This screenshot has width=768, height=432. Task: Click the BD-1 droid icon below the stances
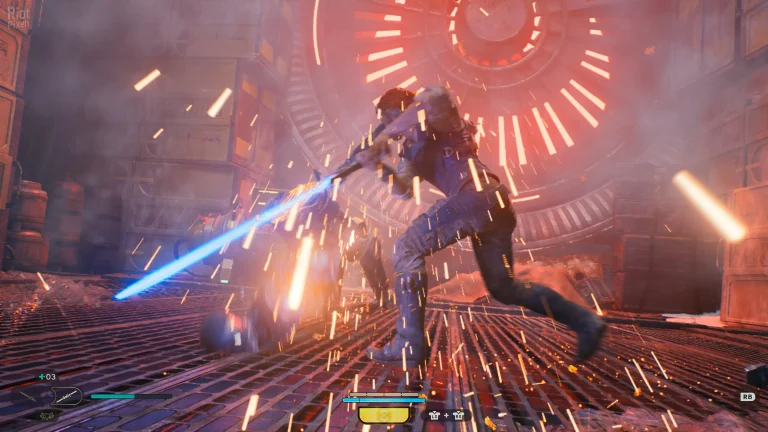48,414
